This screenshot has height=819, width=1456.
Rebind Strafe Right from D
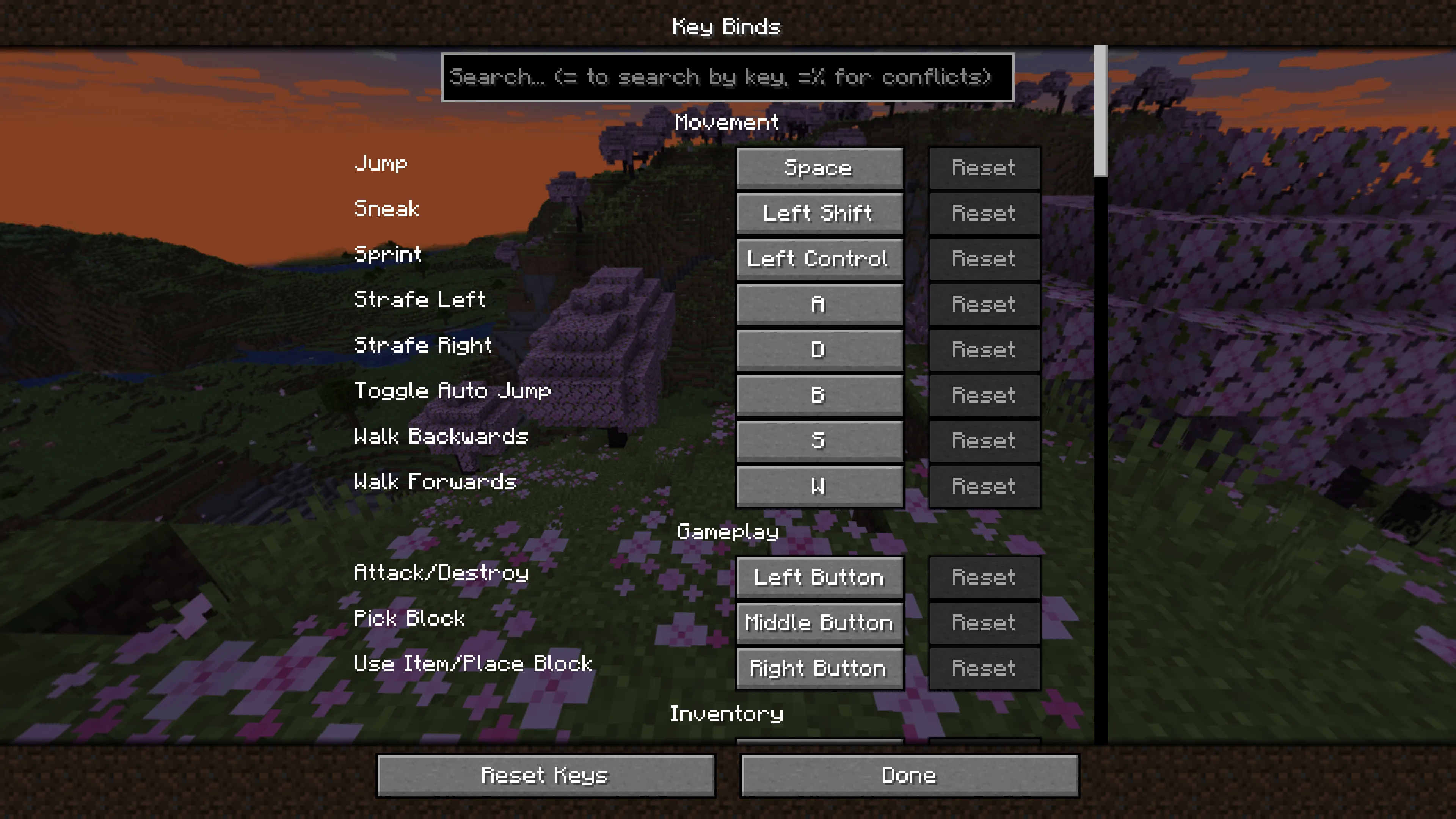click(819, 349)
